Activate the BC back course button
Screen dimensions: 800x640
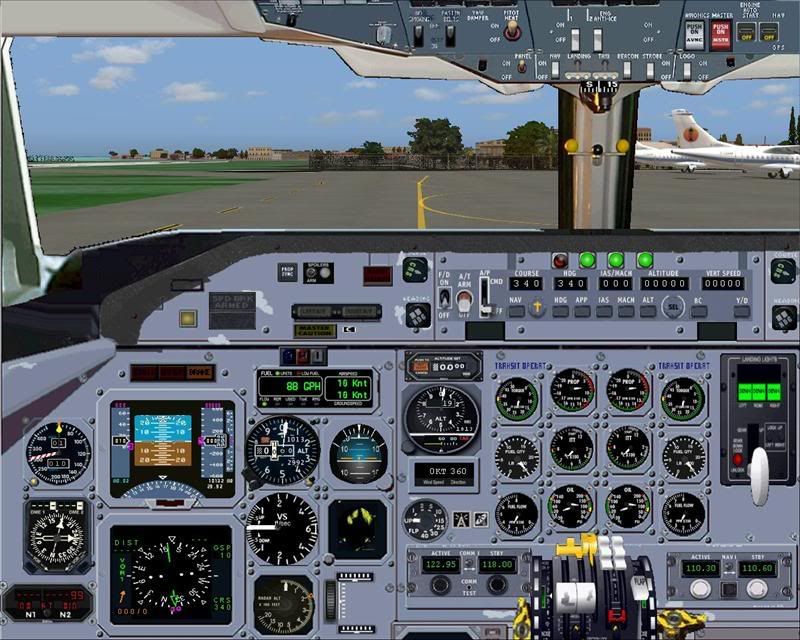700,311
